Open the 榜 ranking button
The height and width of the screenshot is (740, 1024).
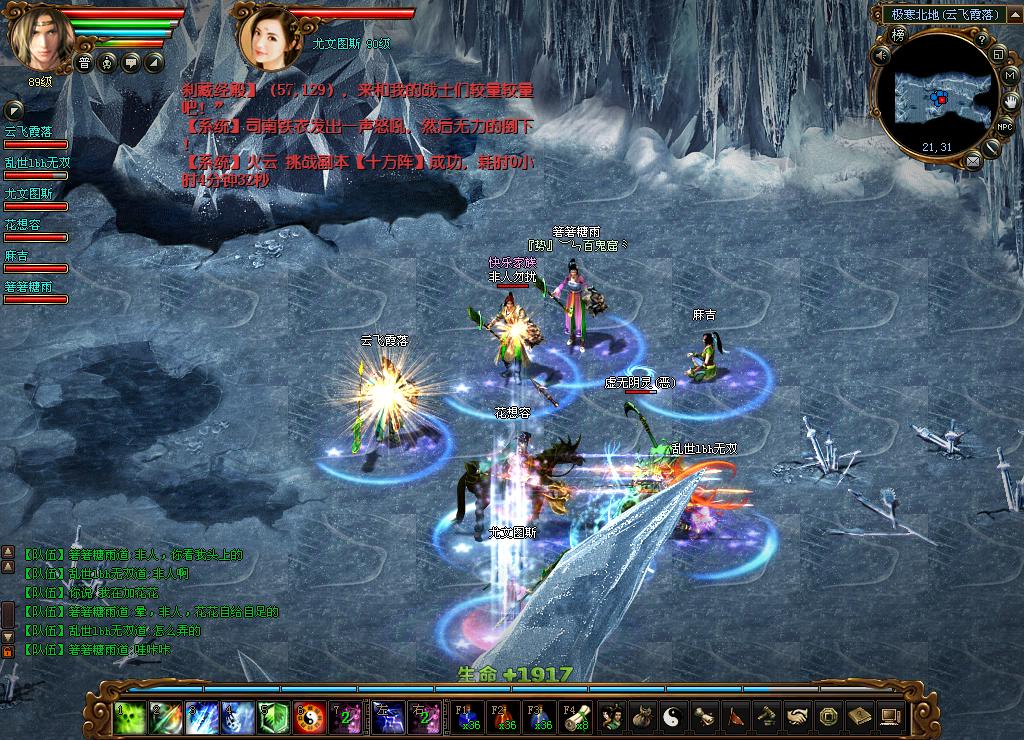point(897,32)
